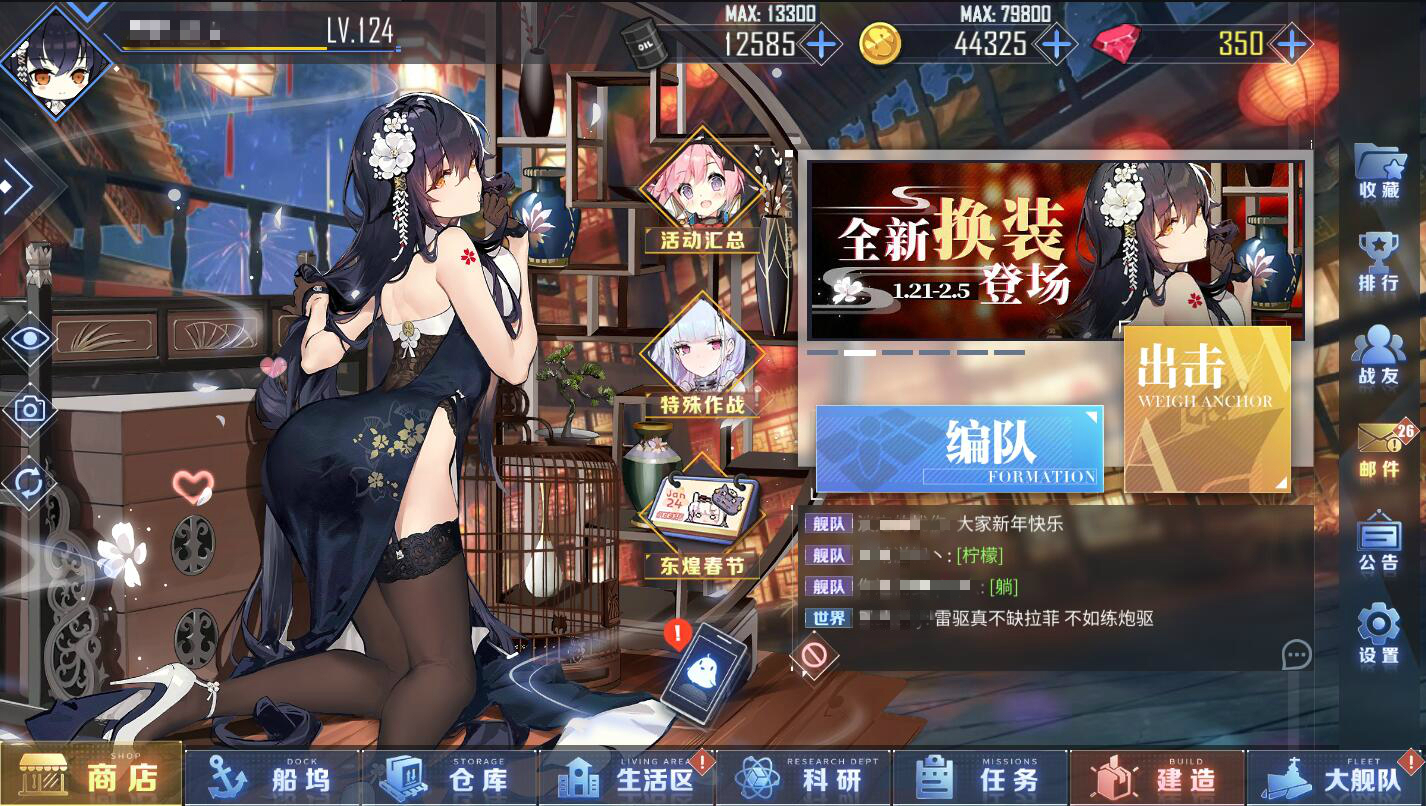This screenshot has height=806, width=1426.
Task: View the 排行 rankings trophy
Action: point(1379,262)
